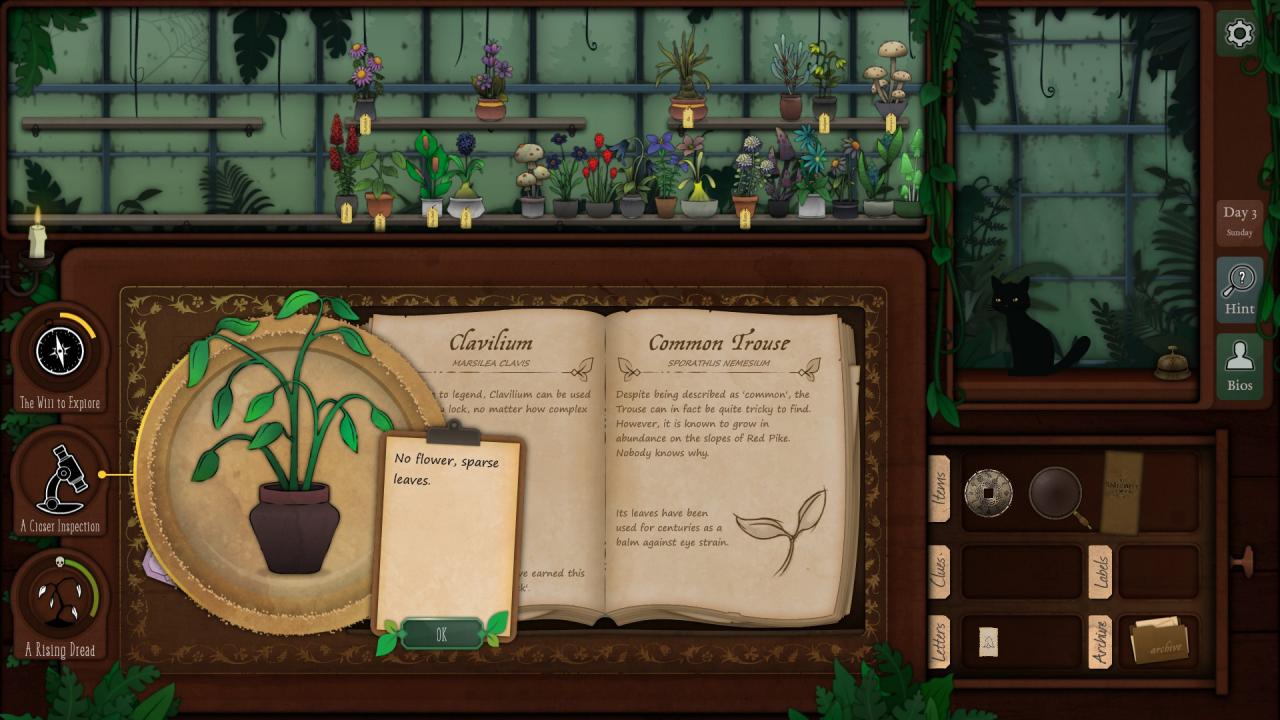Open the small letter in Letters drawer
Viewport: 1280px width, 720px height.
[x=988, y=642]
